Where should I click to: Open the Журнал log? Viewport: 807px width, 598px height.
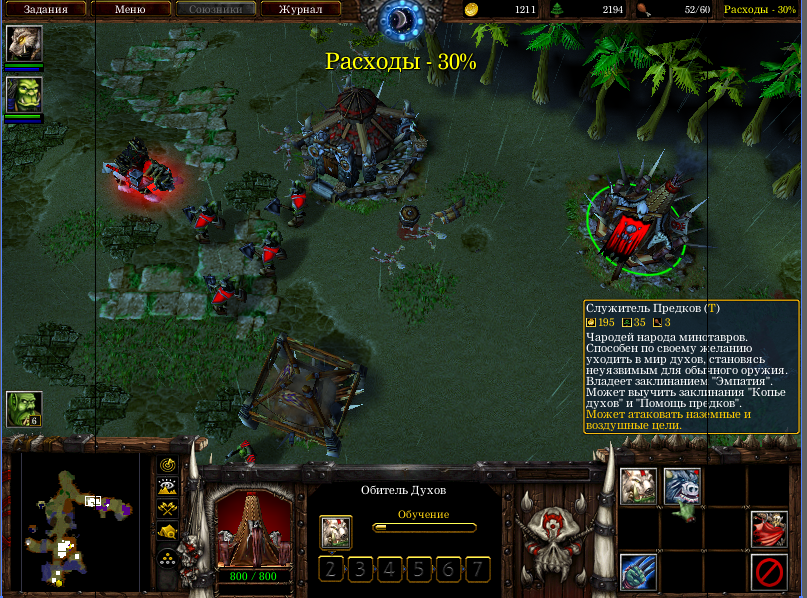[x=300, y=9]
